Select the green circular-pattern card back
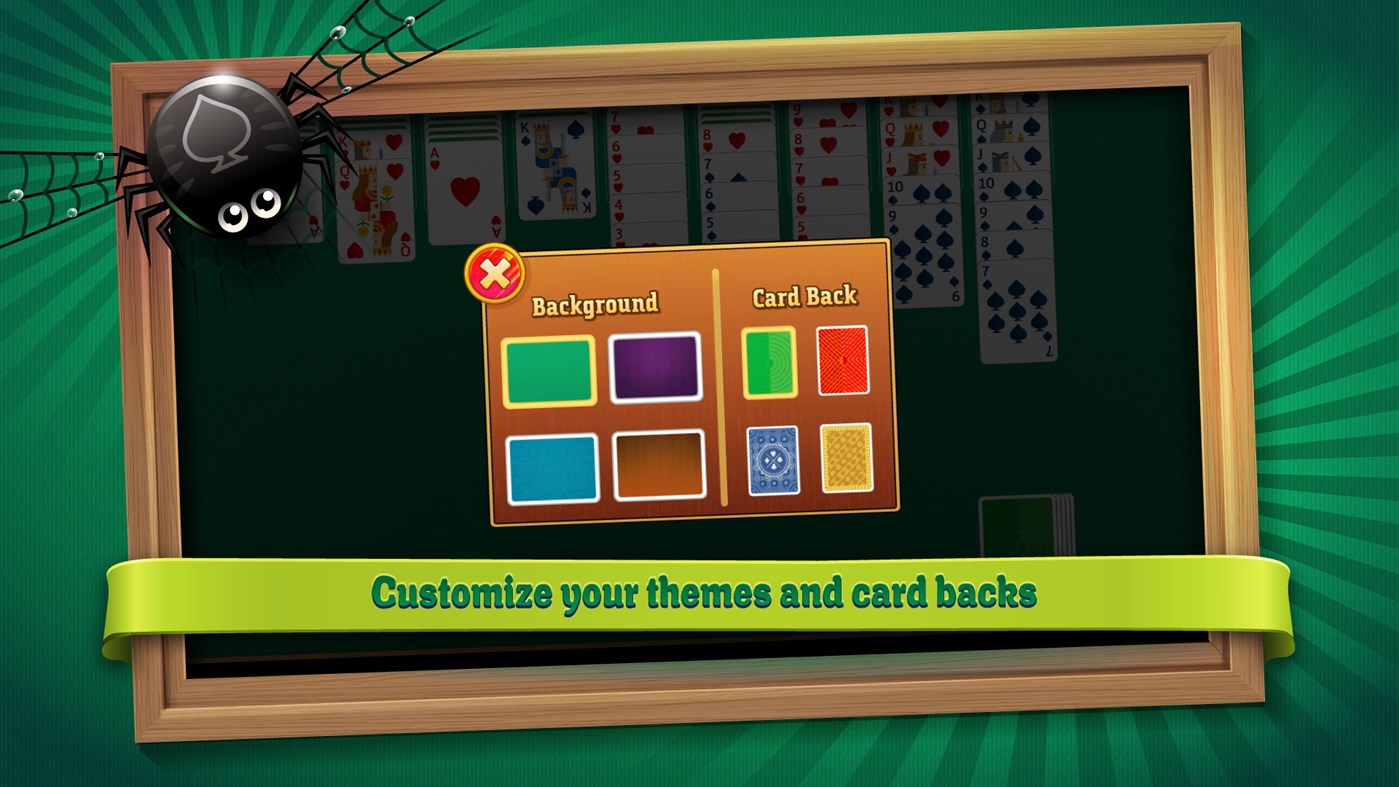Screen dimensions: 1399x787 pyautogui.click(x=768, y=365)
